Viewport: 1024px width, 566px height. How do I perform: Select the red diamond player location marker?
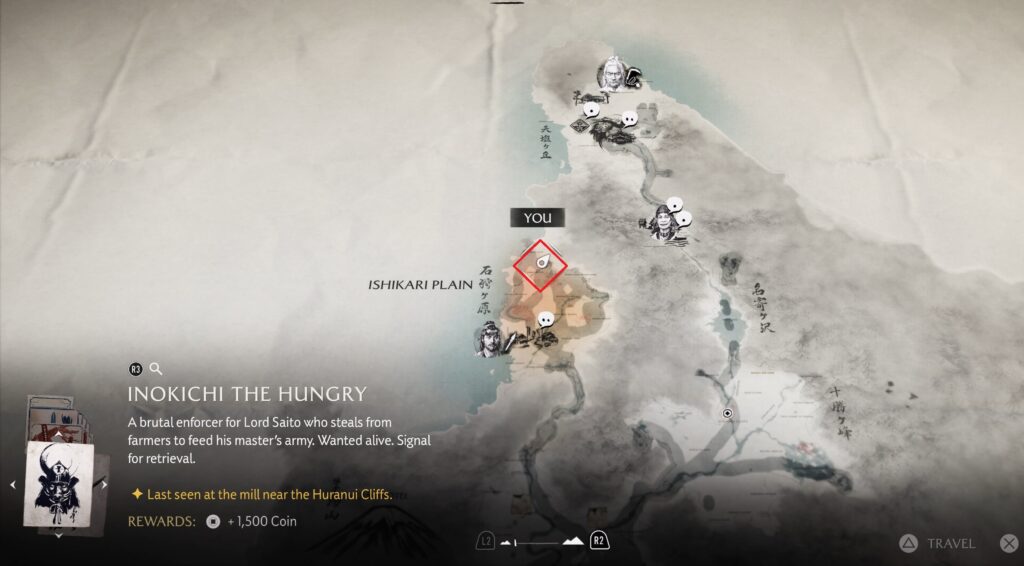tap(540, 265)
